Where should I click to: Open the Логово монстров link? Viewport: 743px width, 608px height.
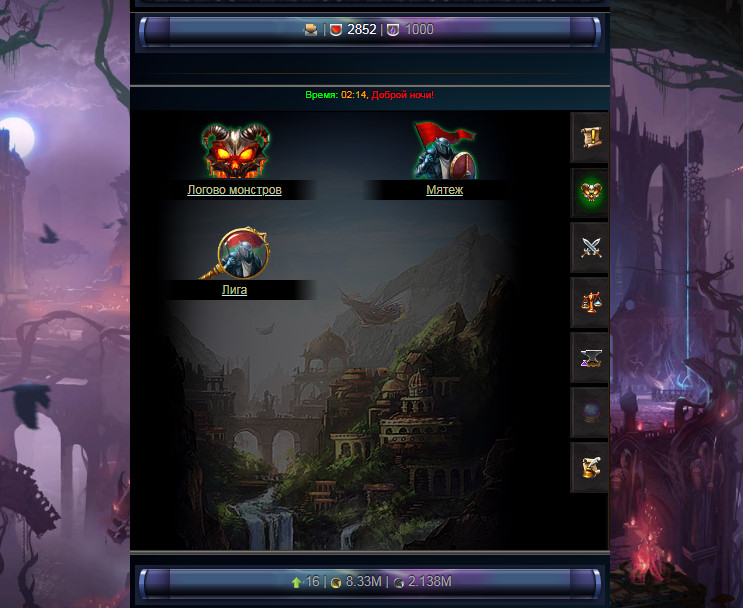tap(234, 190)
